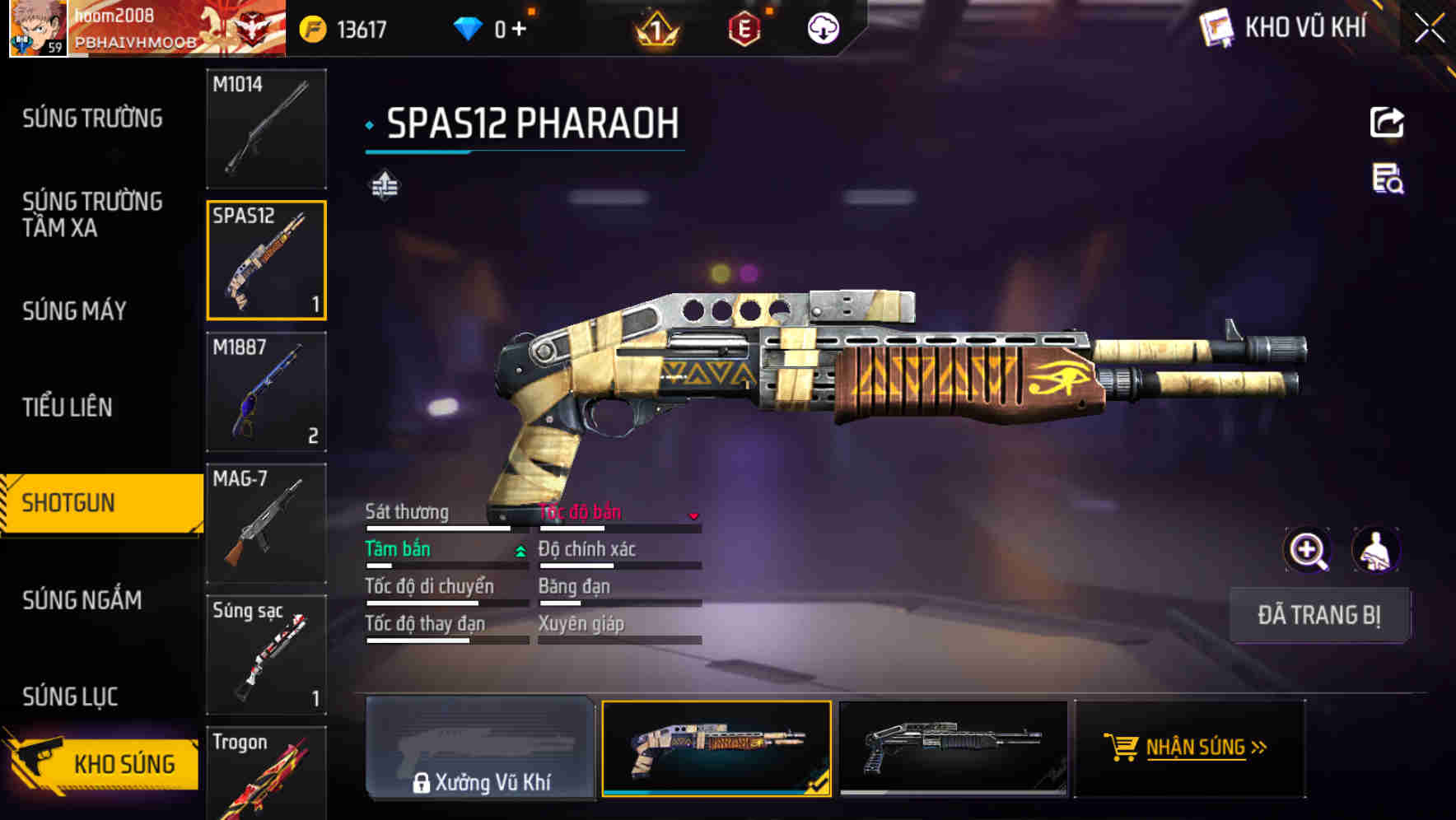The width and height of the screenshot is (1456, 820).
Task: Select the default black SPAS12 skin
Action: coord(953,748)
